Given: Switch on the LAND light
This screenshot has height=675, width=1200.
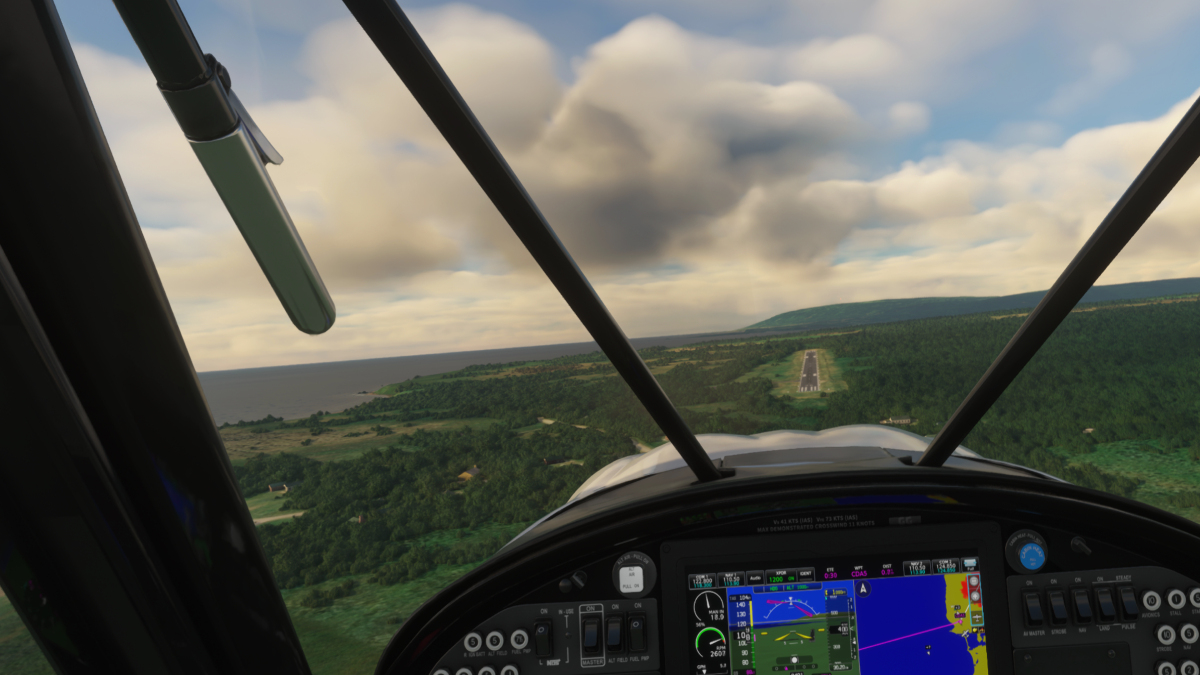Looking at the screenshot, I should [1105, 604].
